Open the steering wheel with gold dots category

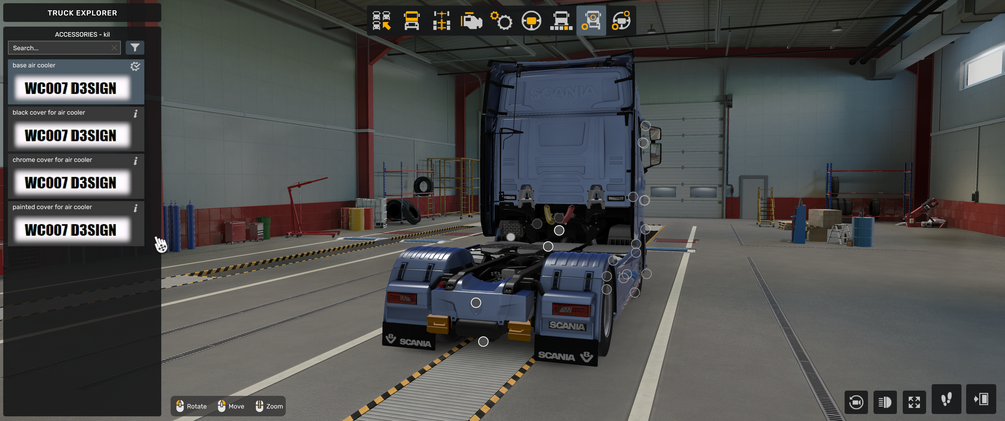coord(621,20)
